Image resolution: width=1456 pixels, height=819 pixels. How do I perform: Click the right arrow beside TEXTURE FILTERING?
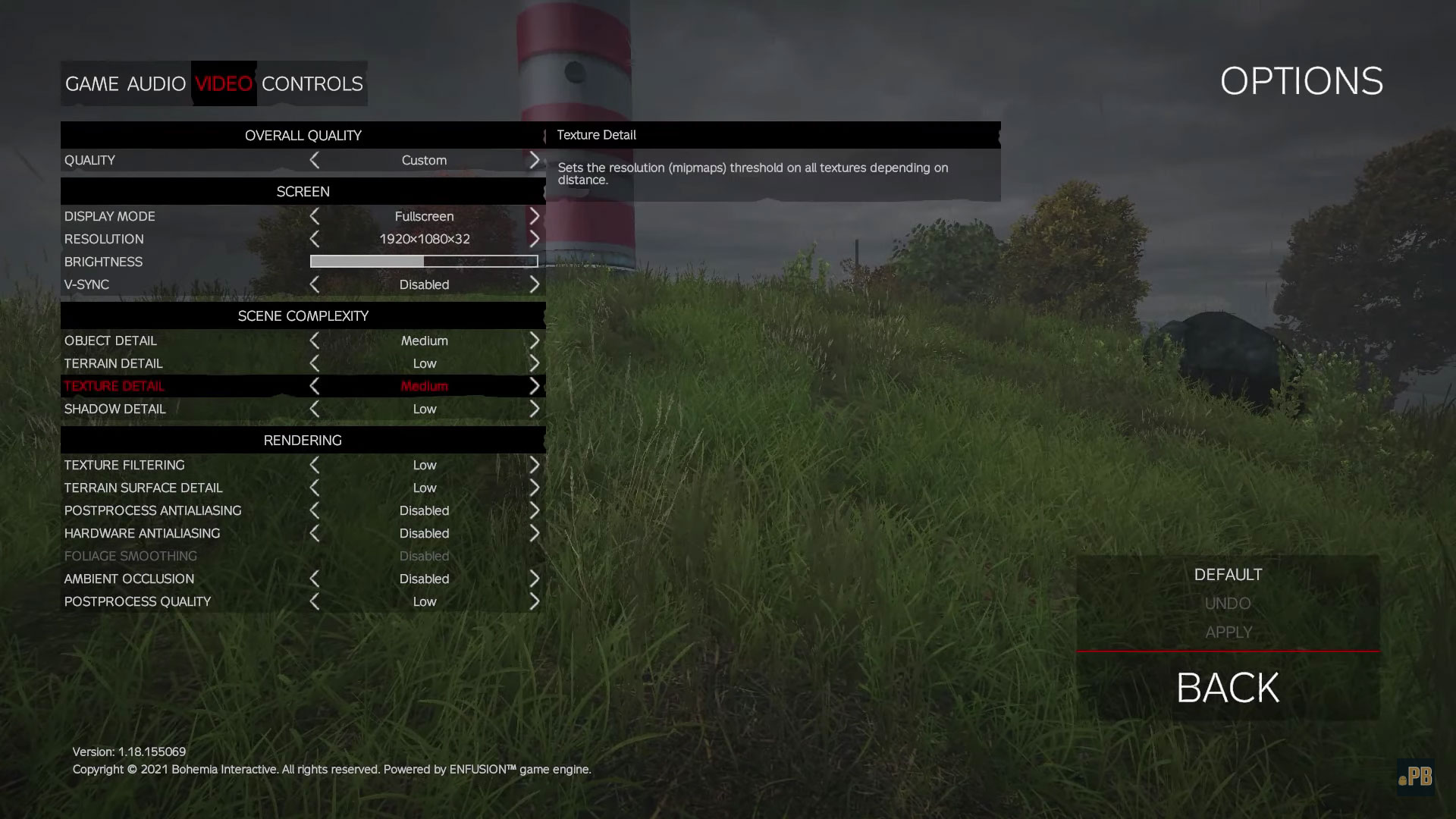coord(535,465)
